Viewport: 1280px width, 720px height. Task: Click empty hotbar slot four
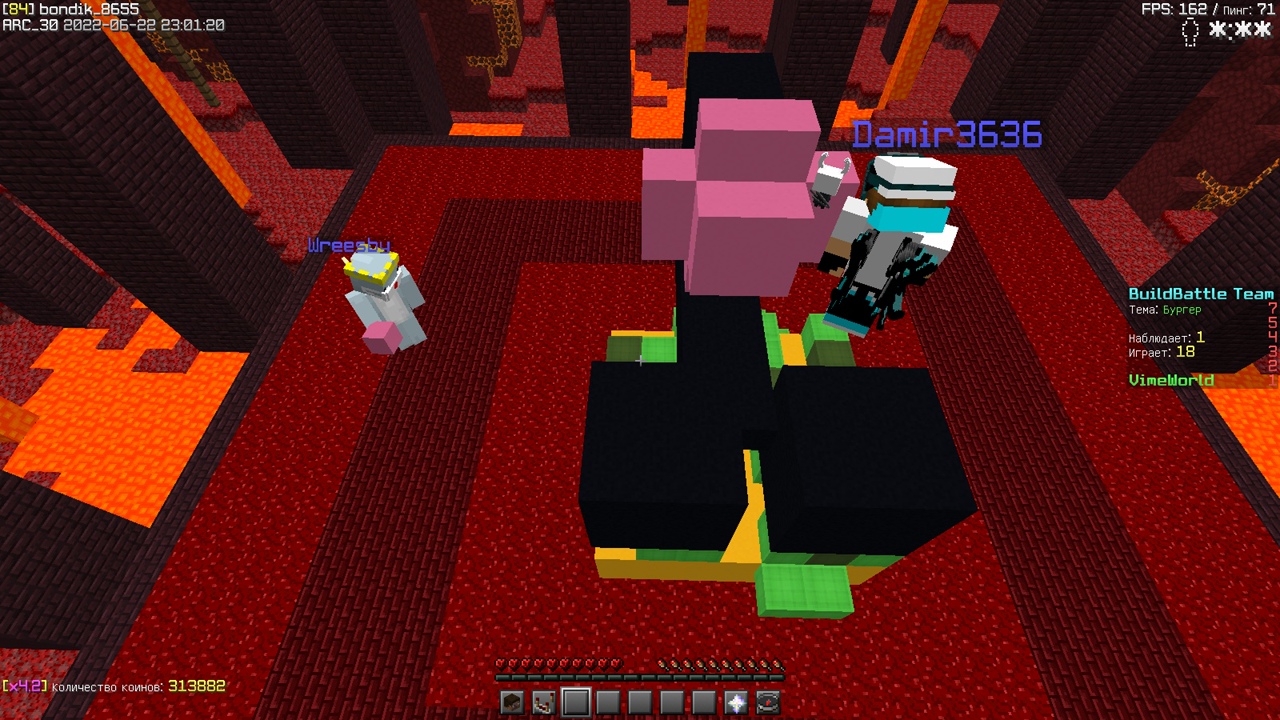click(x=608, y=703)
